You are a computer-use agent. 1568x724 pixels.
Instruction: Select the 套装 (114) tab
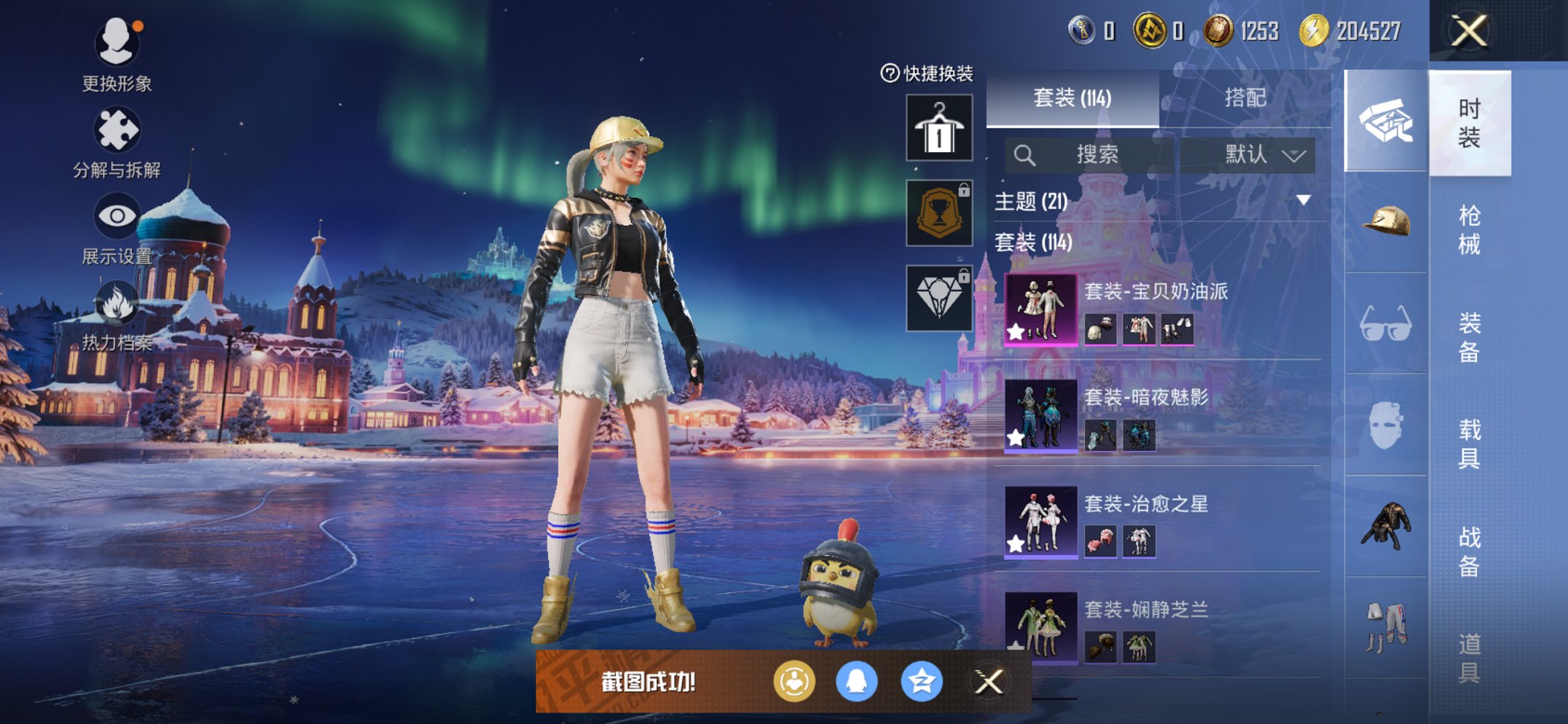point(1072,98)
